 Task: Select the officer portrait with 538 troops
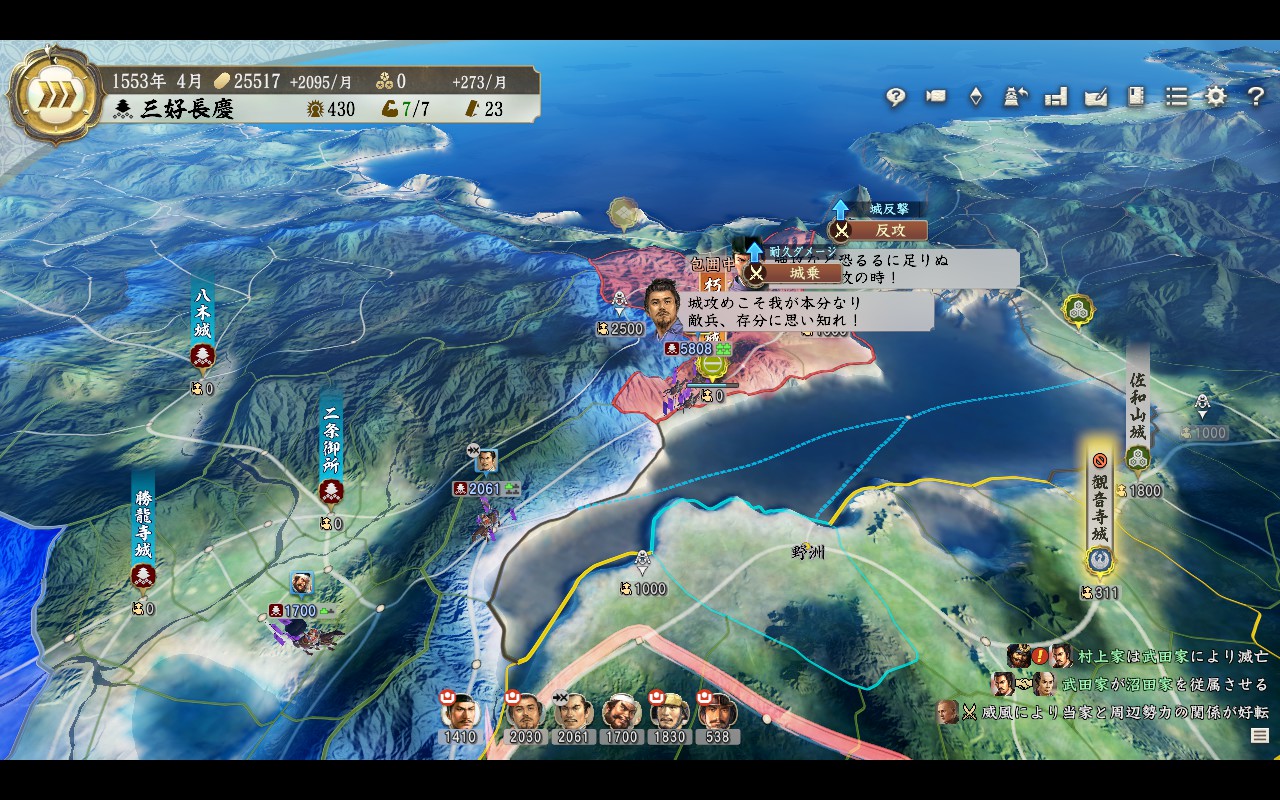pyautogui.click(x=716, y=713)
